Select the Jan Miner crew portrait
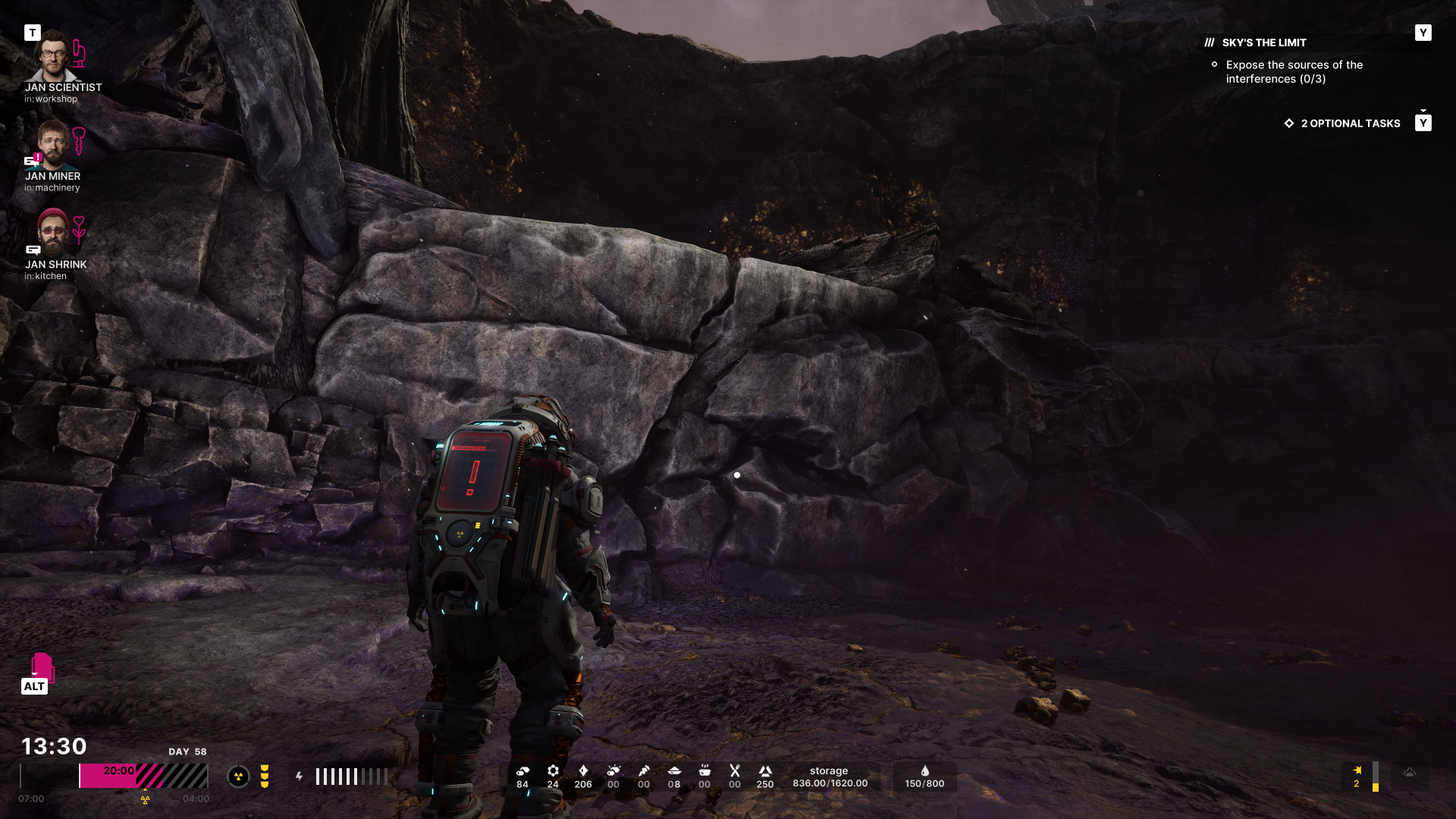Viewport: 1456px width, 819px height. tap(52, 145)
